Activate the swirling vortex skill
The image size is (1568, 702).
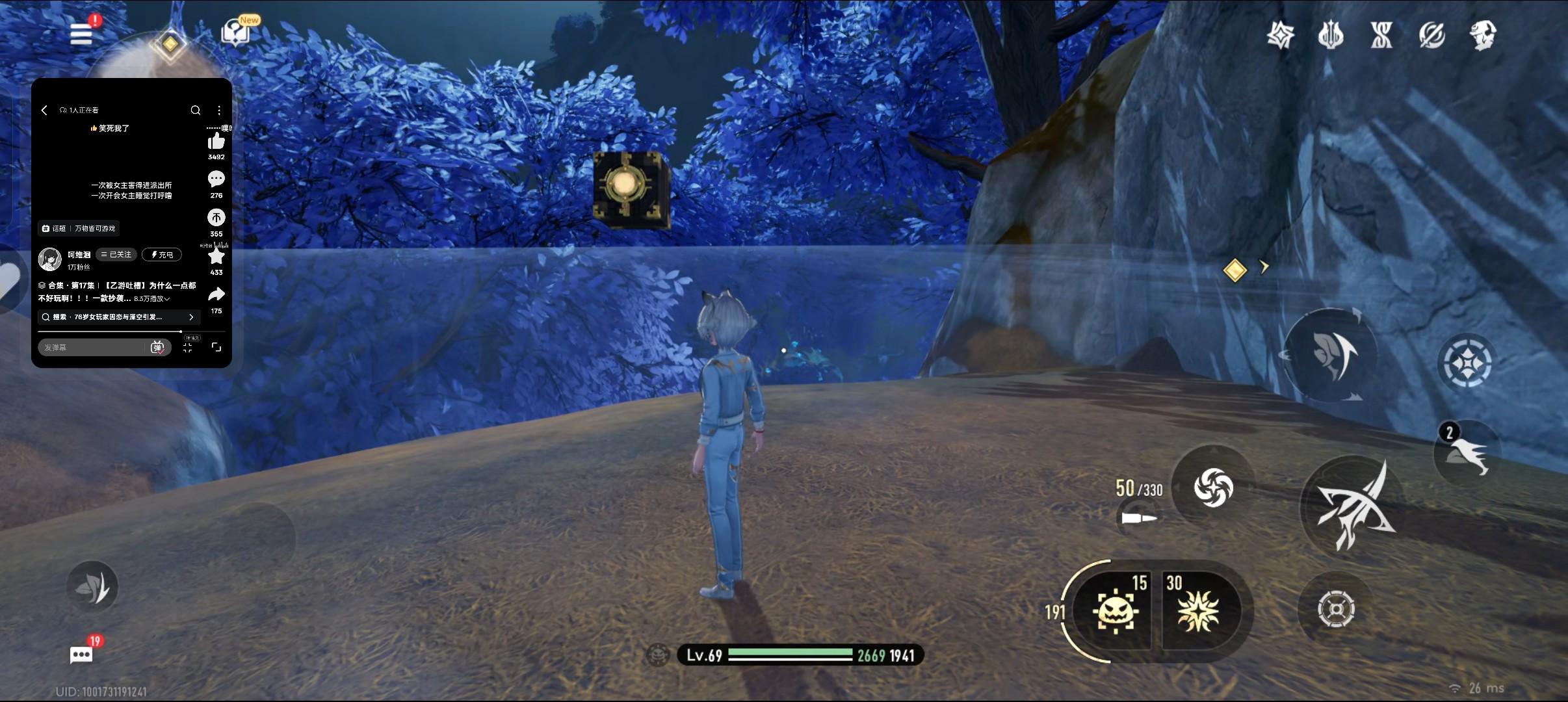[1213, 487]
